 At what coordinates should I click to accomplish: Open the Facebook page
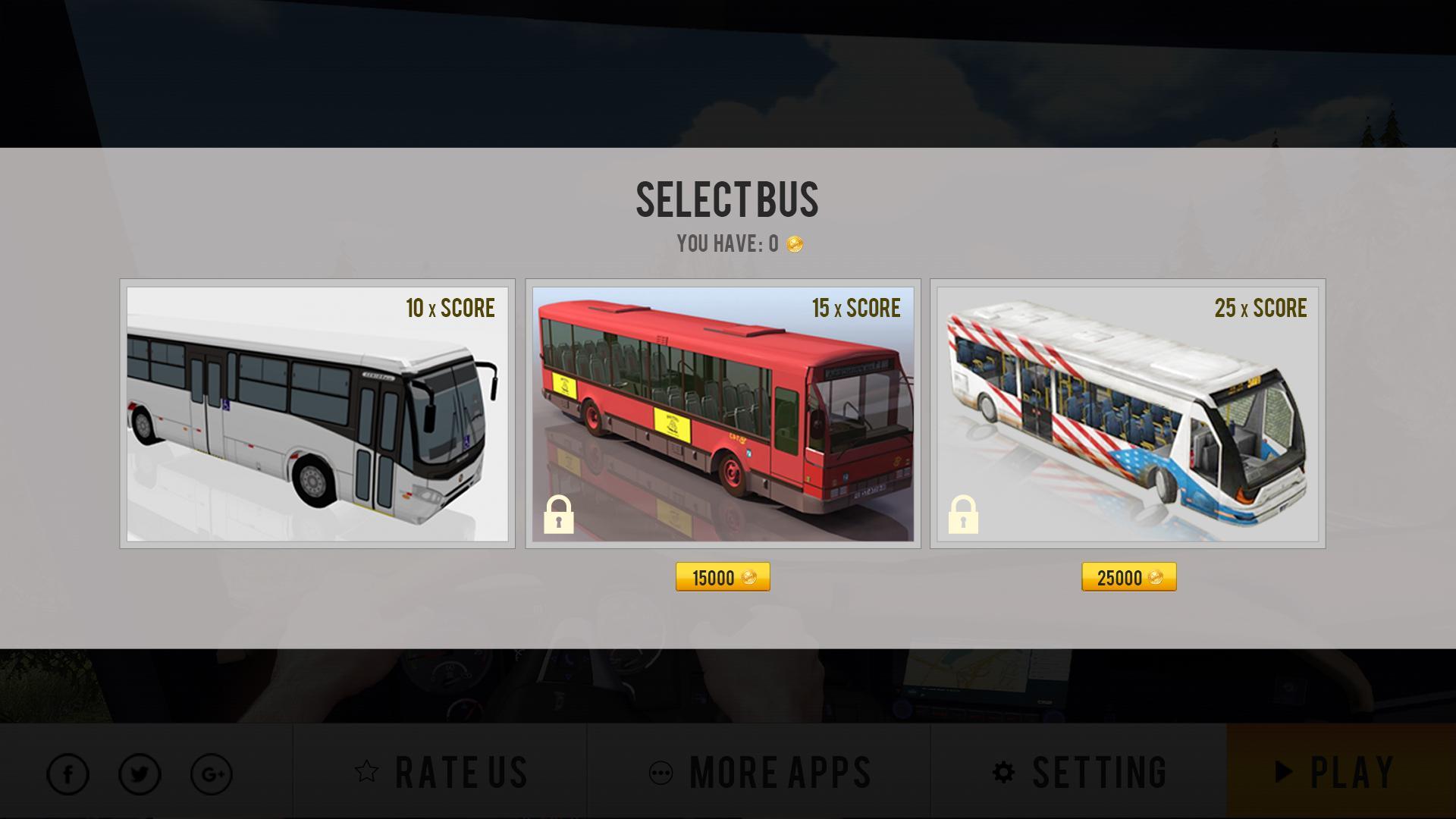point(68,774)
